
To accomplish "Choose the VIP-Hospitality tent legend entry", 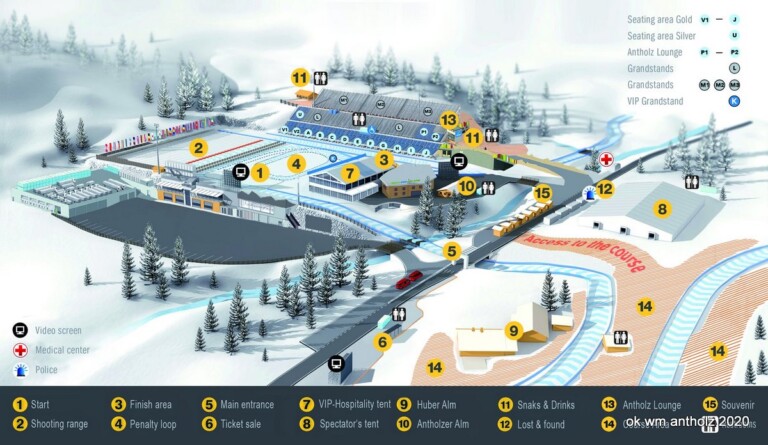I will [344, 405].
